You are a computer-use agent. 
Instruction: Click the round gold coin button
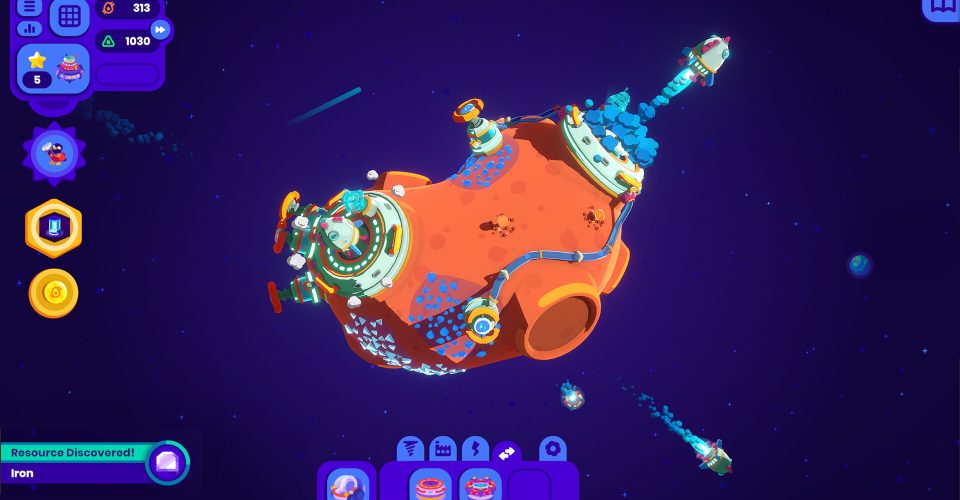coord(54,293)
